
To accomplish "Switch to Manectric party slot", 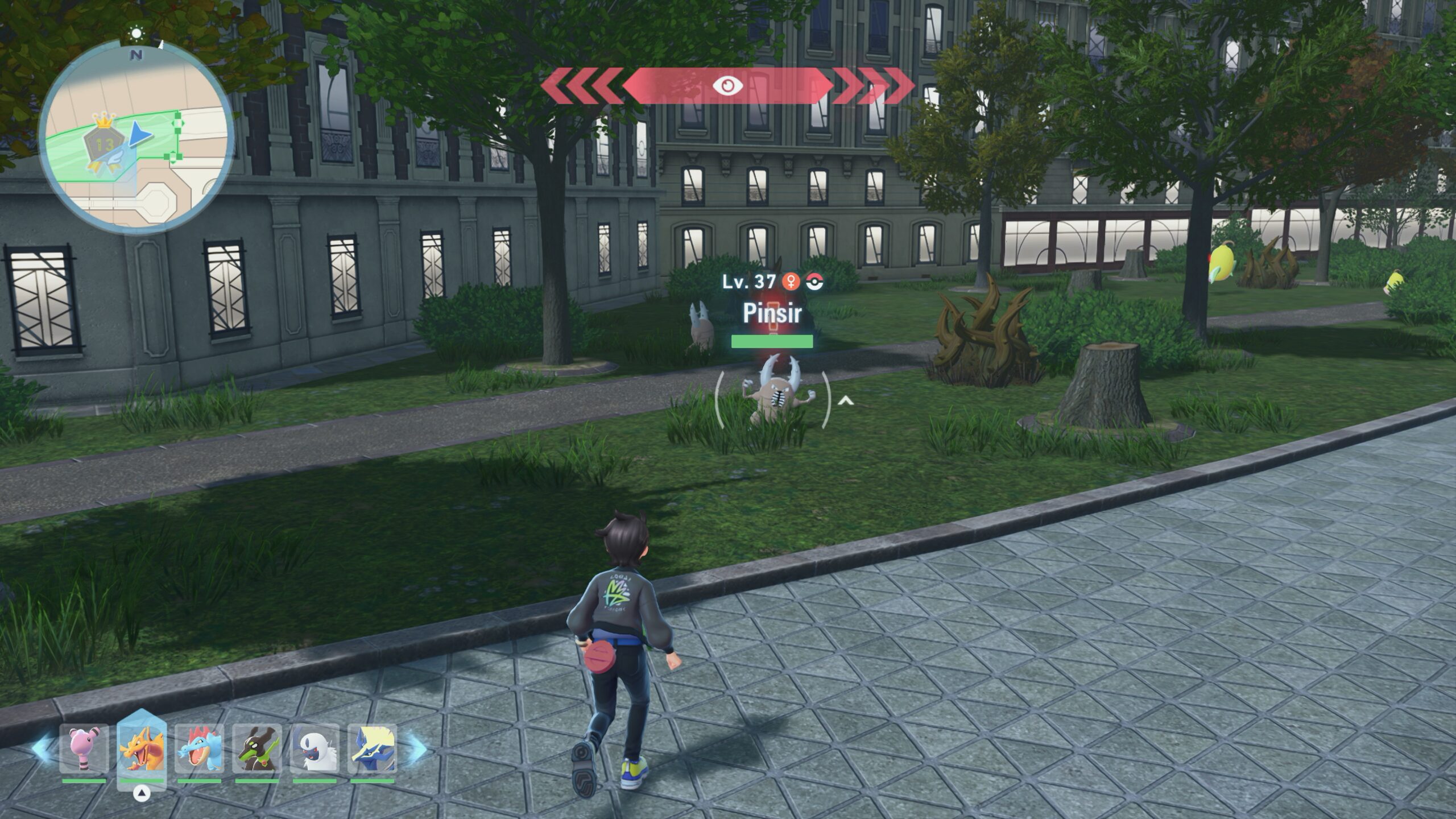I will click(x=372, y=748).
